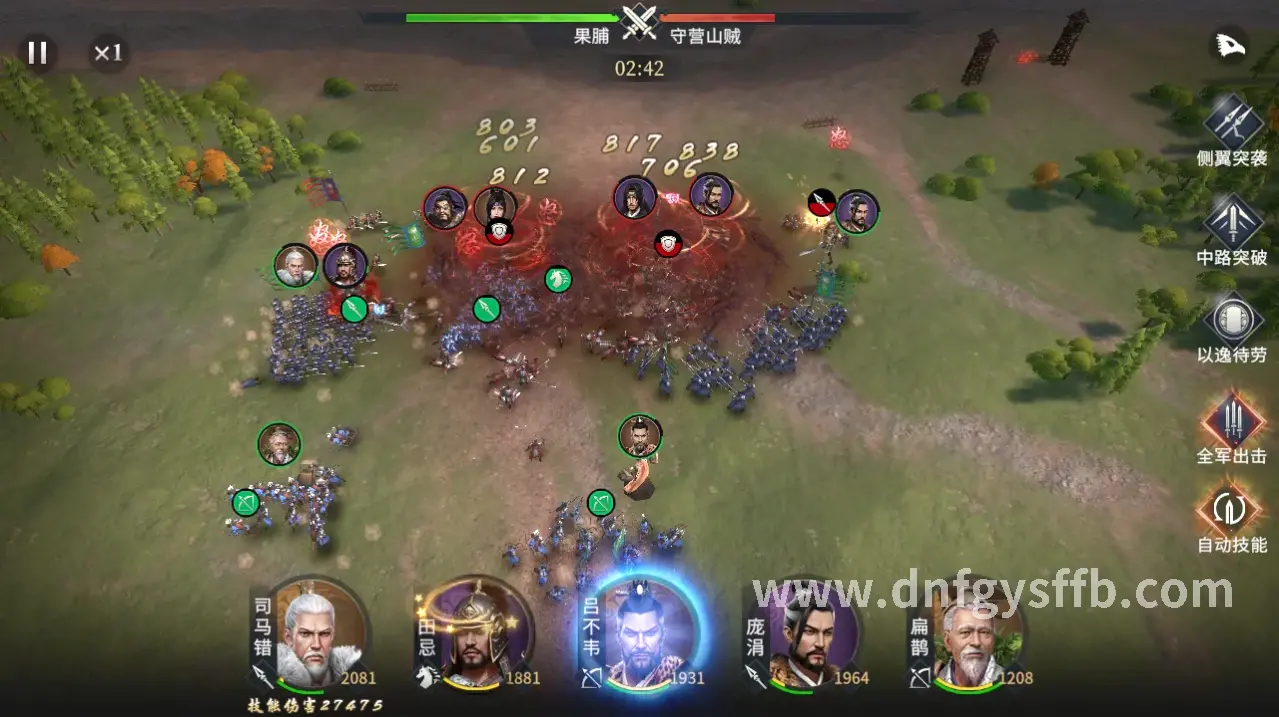Use the 中路突破 center breakthrough tactic
Viewport: 1279px width, 717px height.
pos(1231,220)
